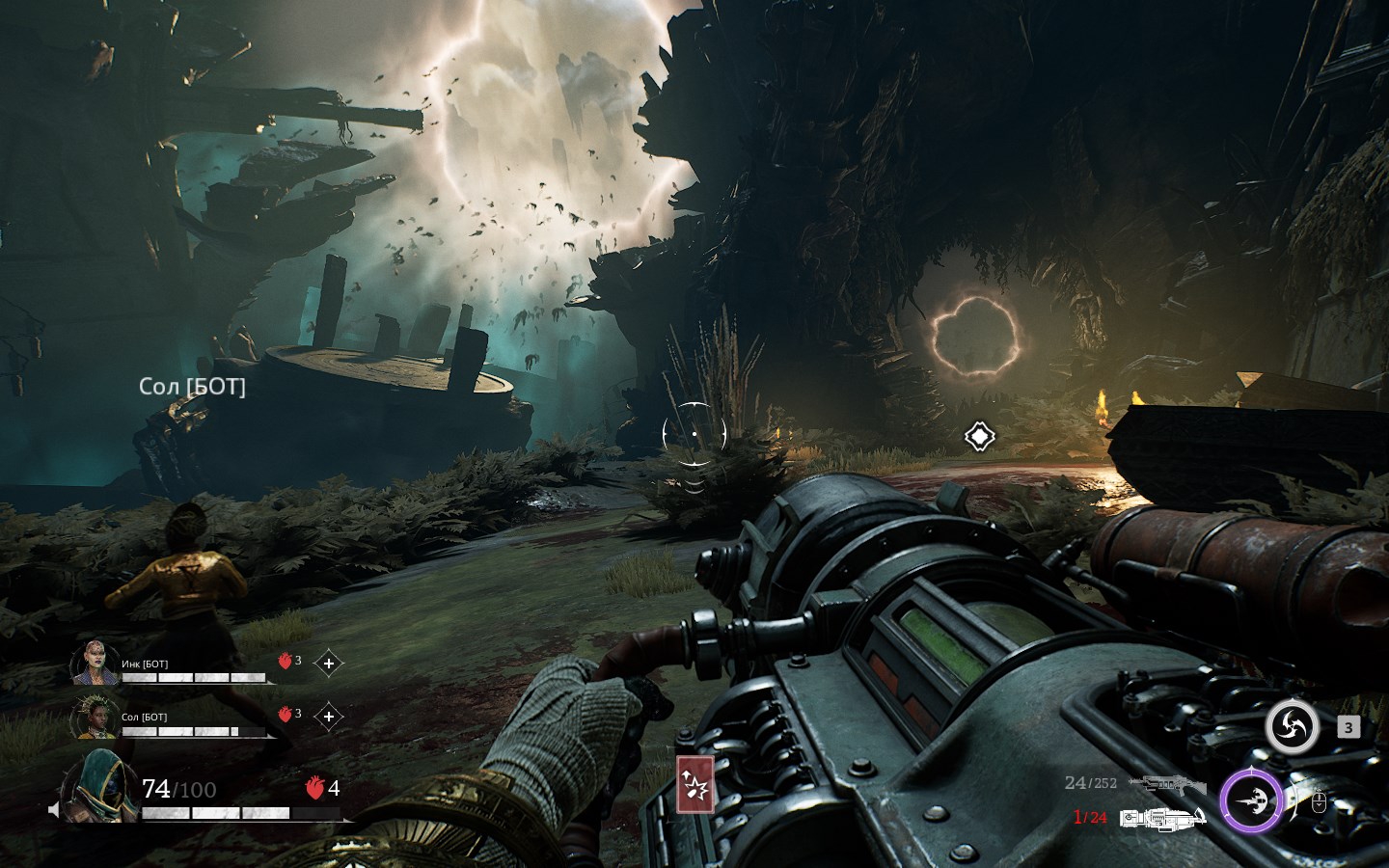Activate the triple-blade swirl ability
Image resolution: width=1389 pixels, height=868 pixels.
[x=1292, y=727]
